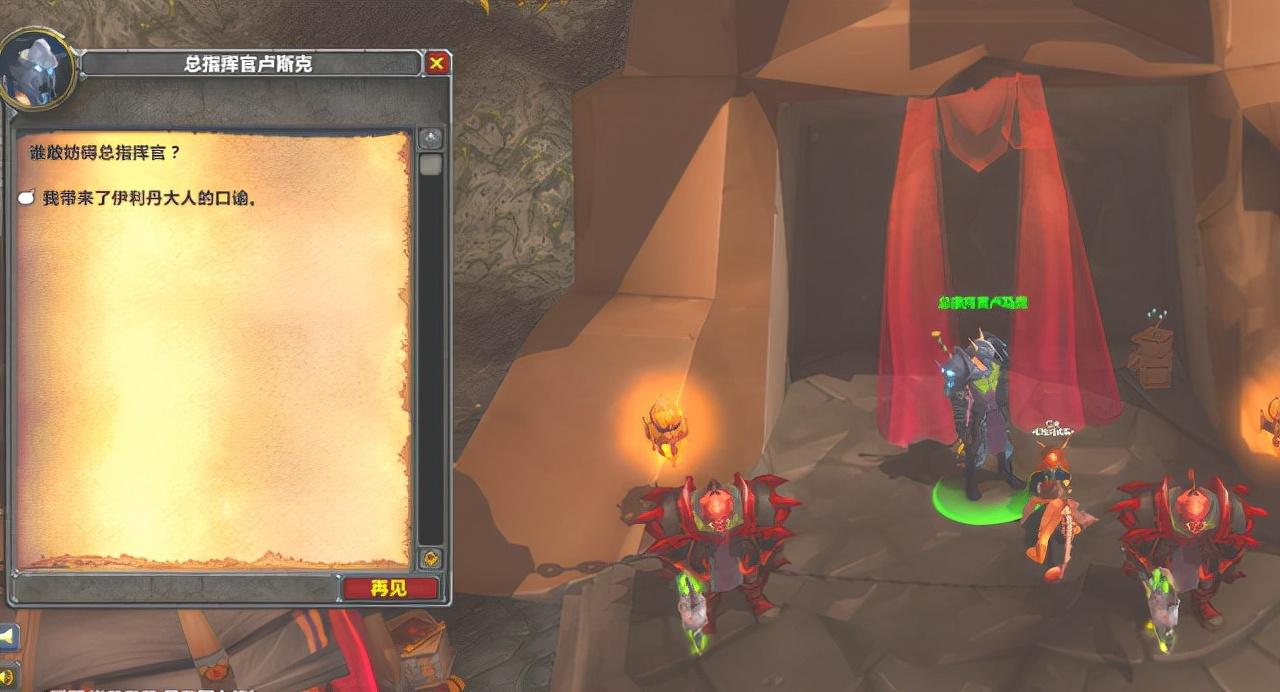Close the 总指挥官卢斯克 dialogue window
The width and height of the screenshot is (1280, 692).
click(437, 64)
